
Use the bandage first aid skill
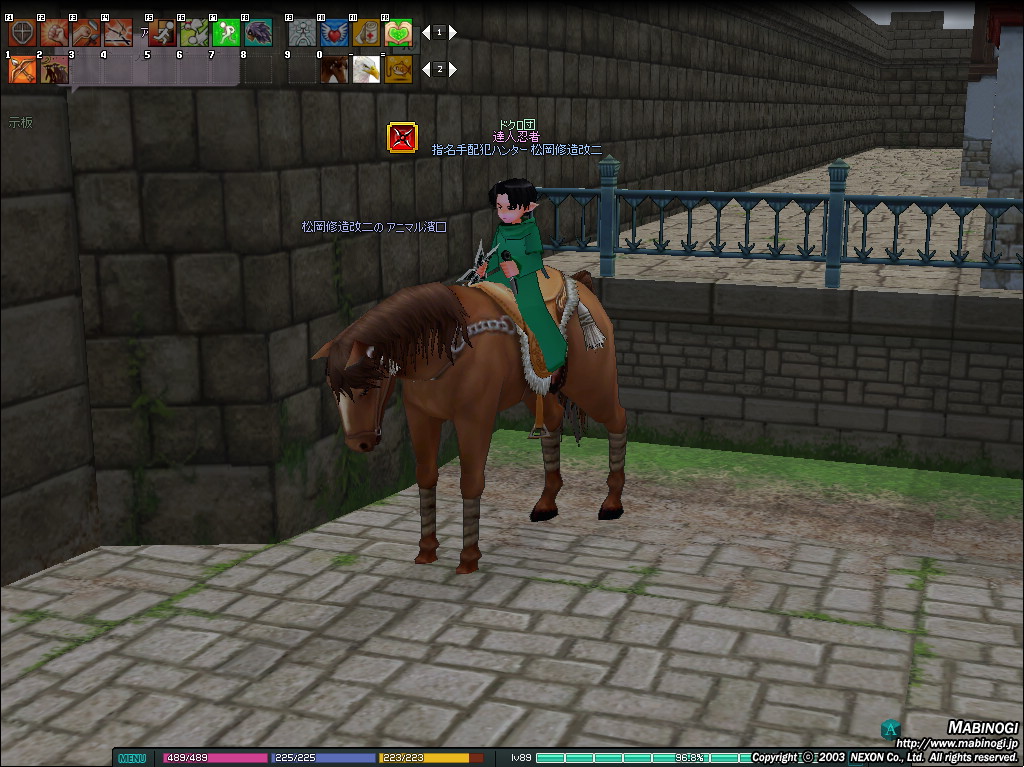coord(366,32)
